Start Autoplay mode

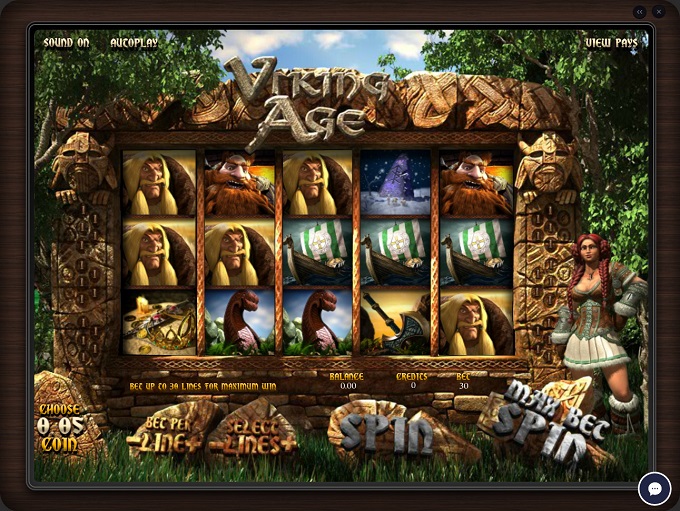pos(134,43)
